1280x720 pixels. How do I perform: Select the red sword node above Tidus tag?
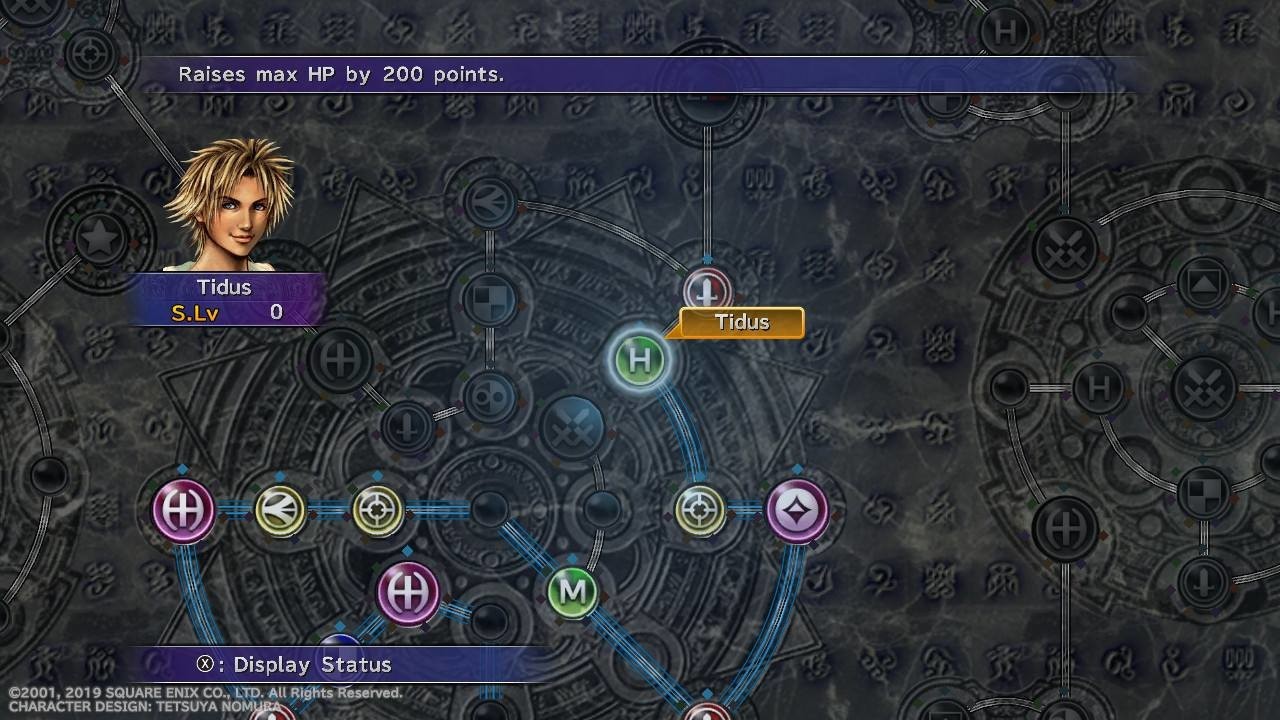(x=707, y=291)
